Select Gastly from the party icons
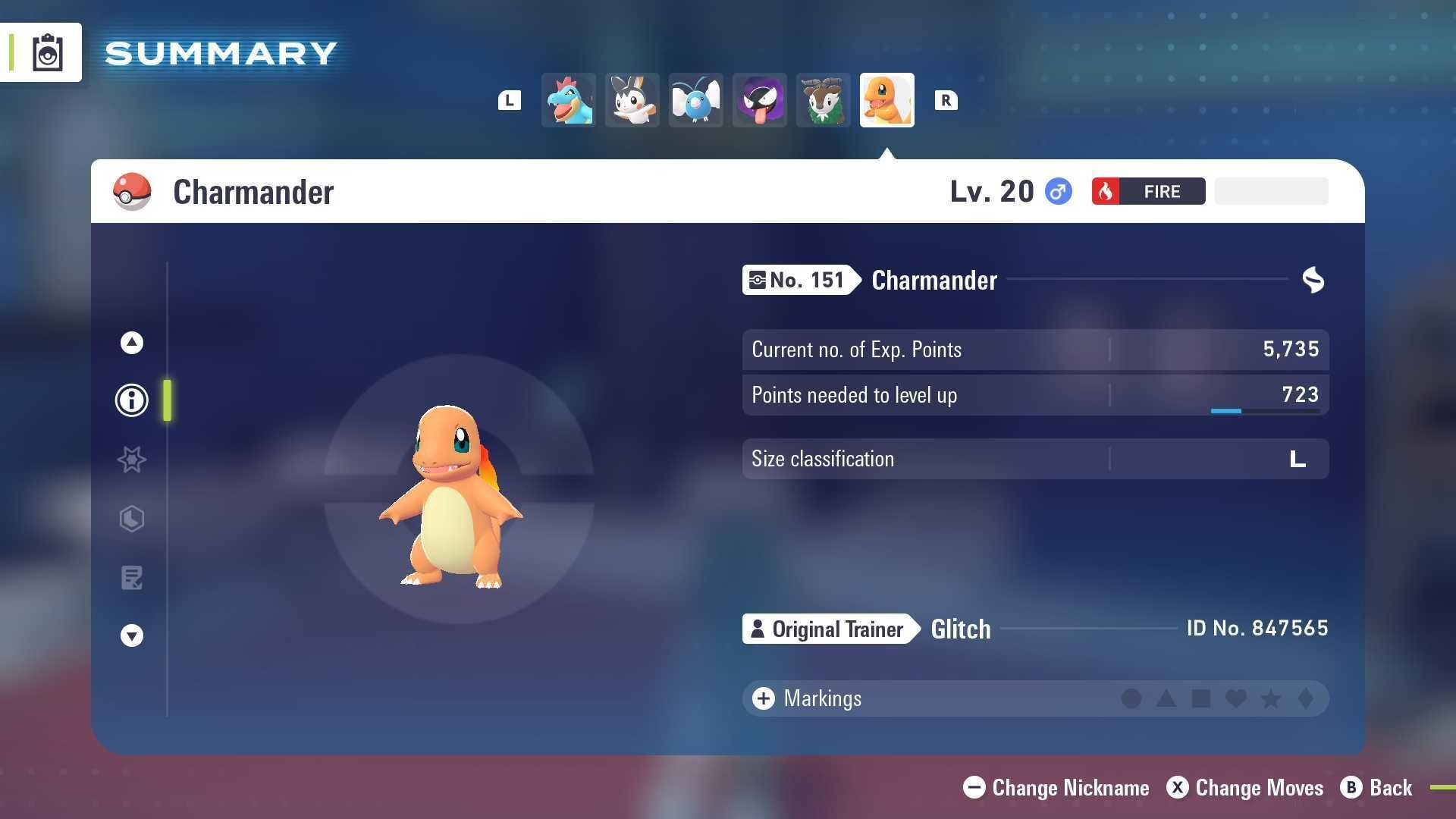Viewport: 1456px width, 819px height. pos(760,100)
